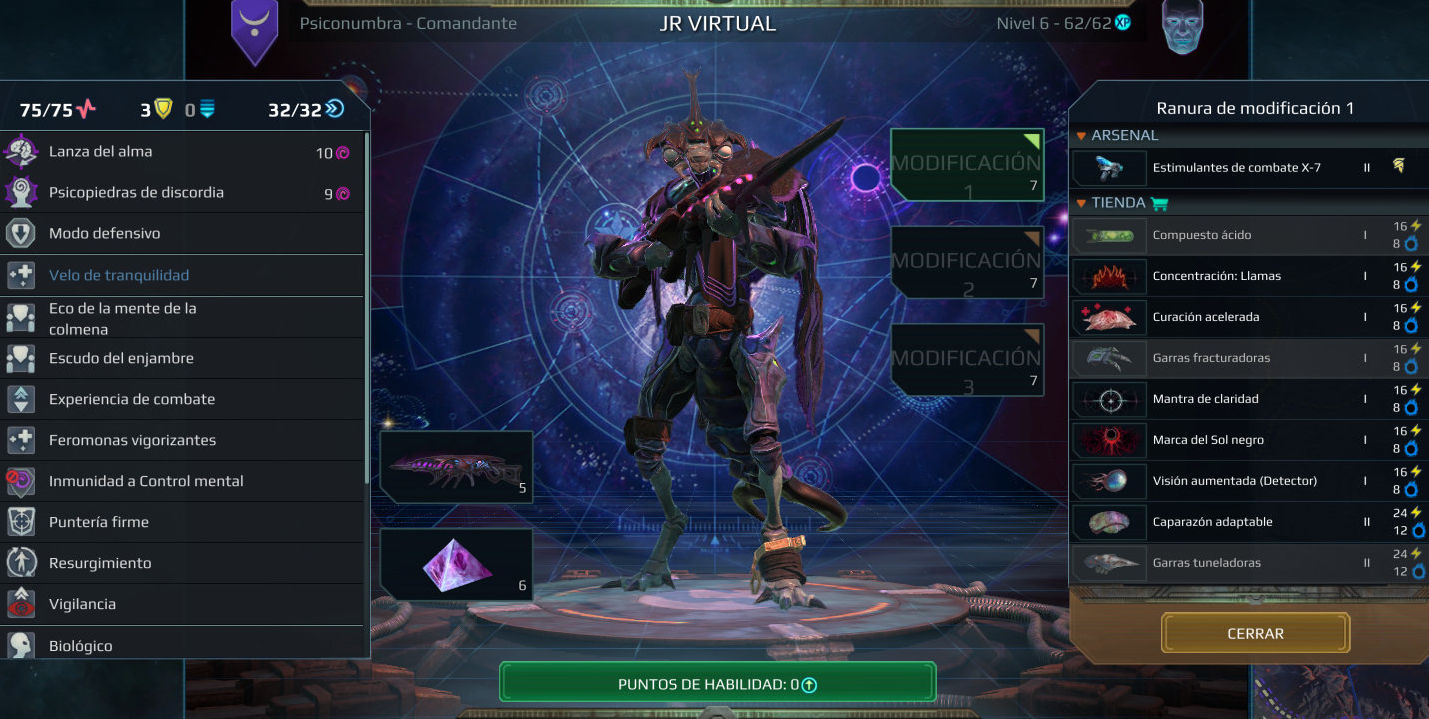Select Concentración: Llamas in the shop
This screenshot has width=1429, height=719.
(1236, 276)
